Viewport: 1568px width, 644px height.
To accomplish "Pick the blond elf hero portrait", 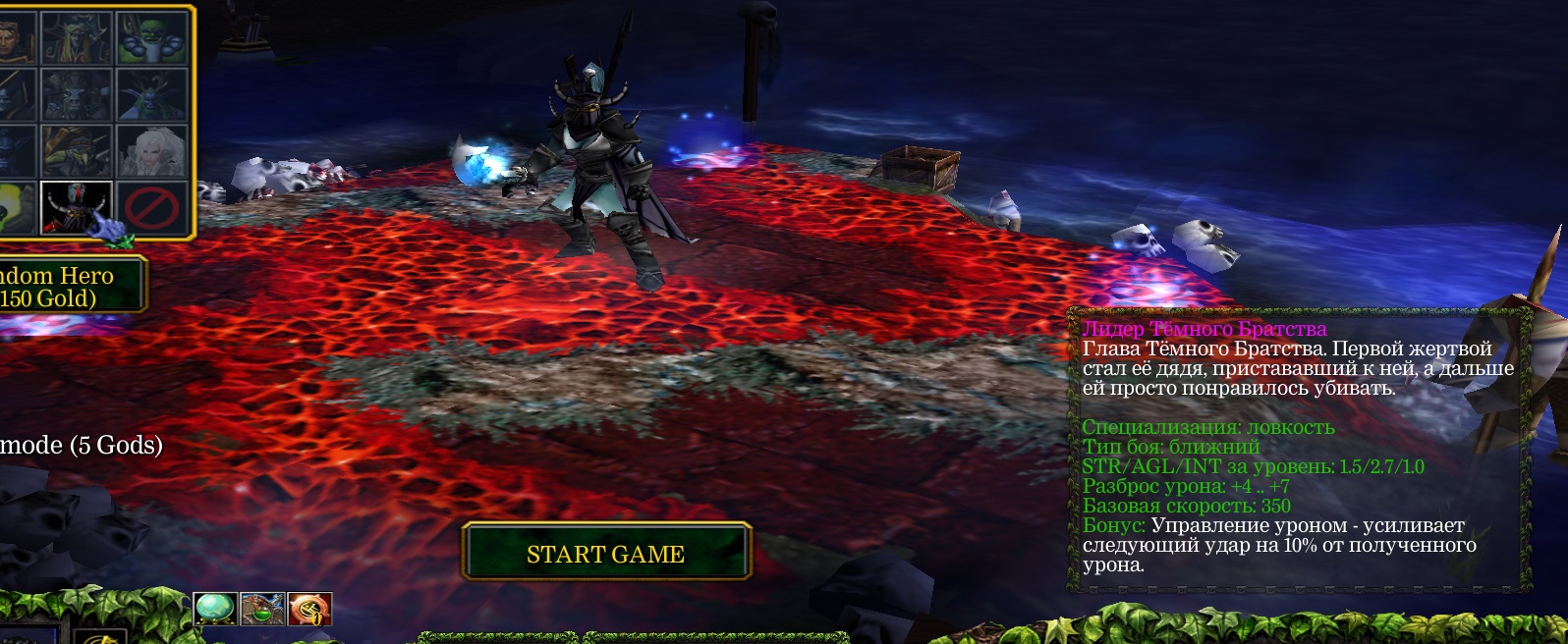I will [x=77, y=37].
